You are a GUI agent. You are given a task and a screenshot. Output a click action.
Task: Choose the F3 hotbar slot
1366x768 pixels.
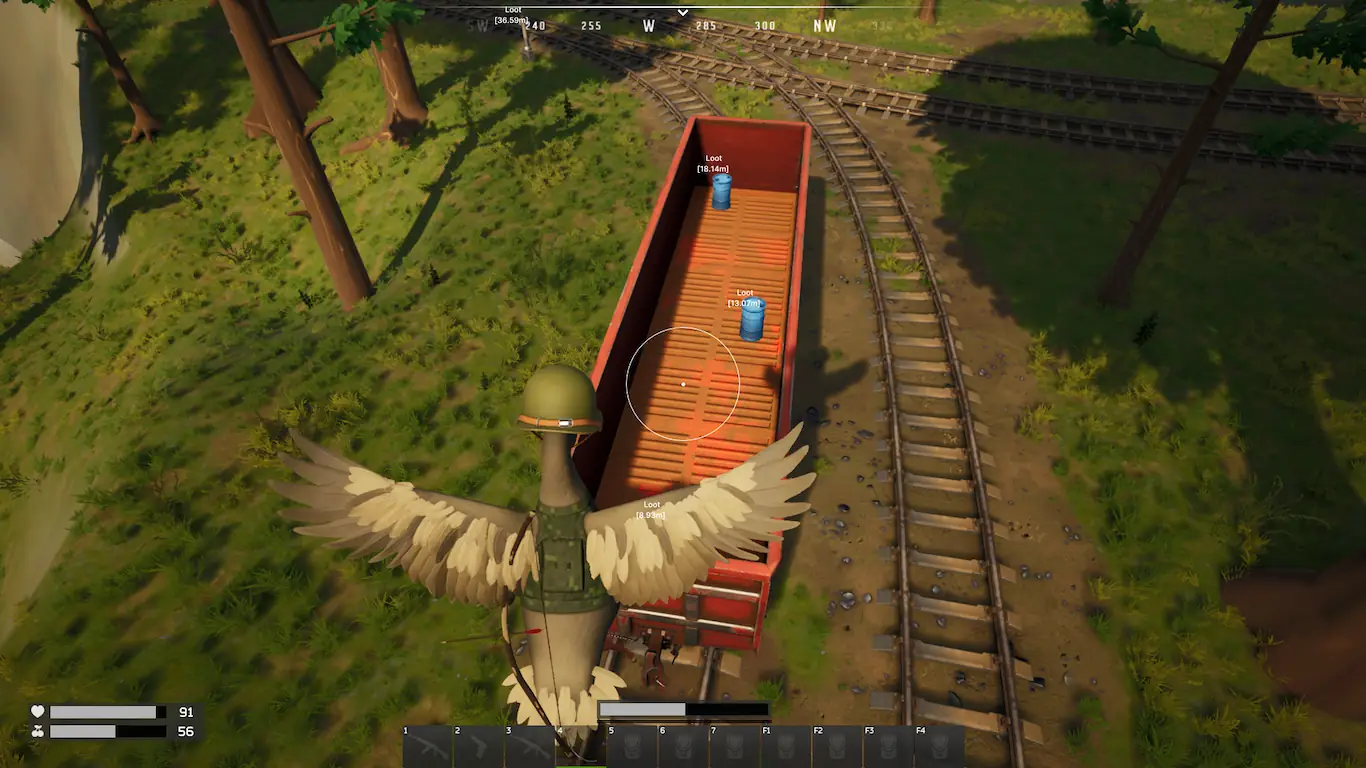(x=888, y=747)
